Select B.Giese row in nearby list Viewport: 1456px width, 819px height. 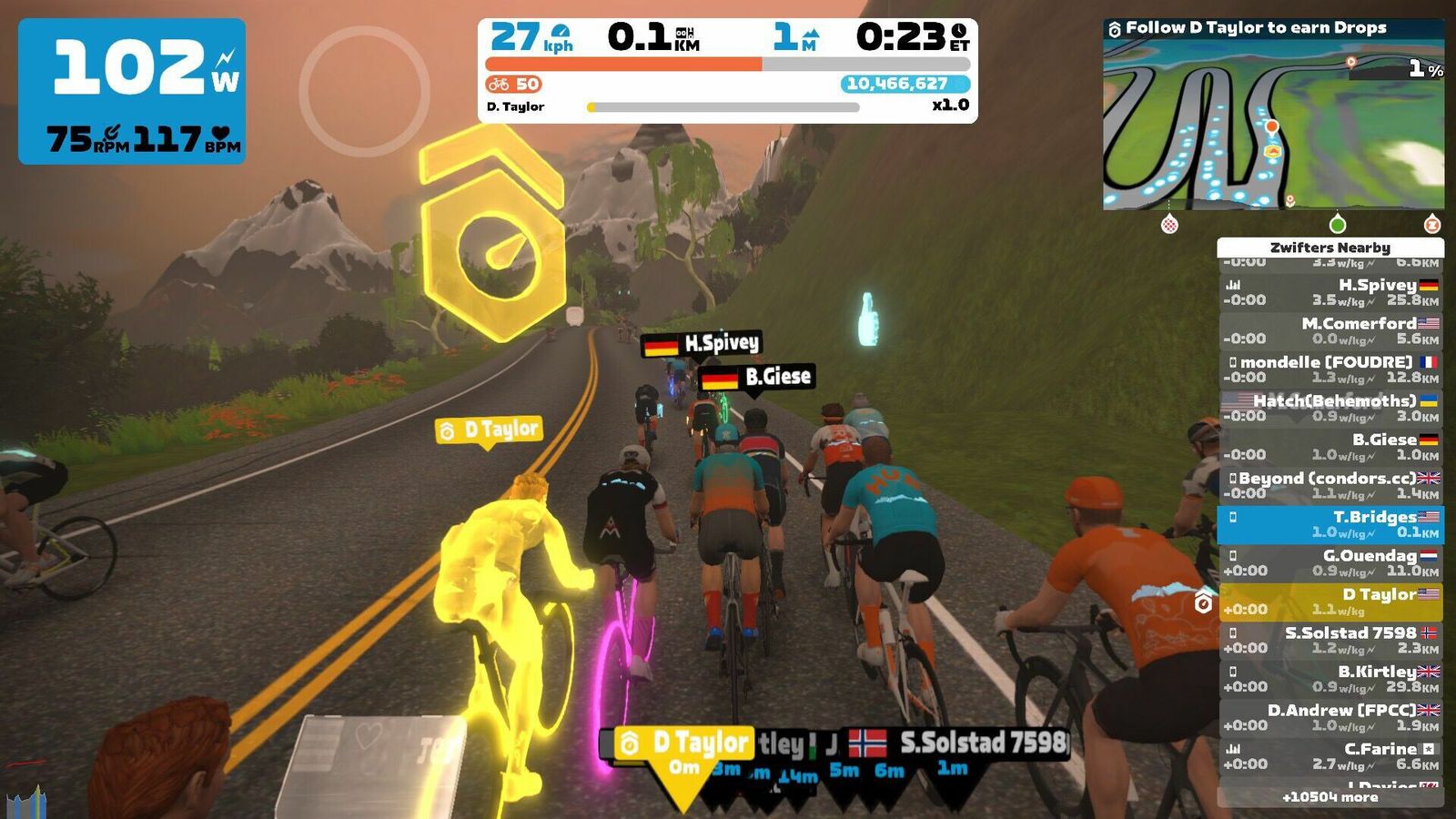coord(1330,447)
